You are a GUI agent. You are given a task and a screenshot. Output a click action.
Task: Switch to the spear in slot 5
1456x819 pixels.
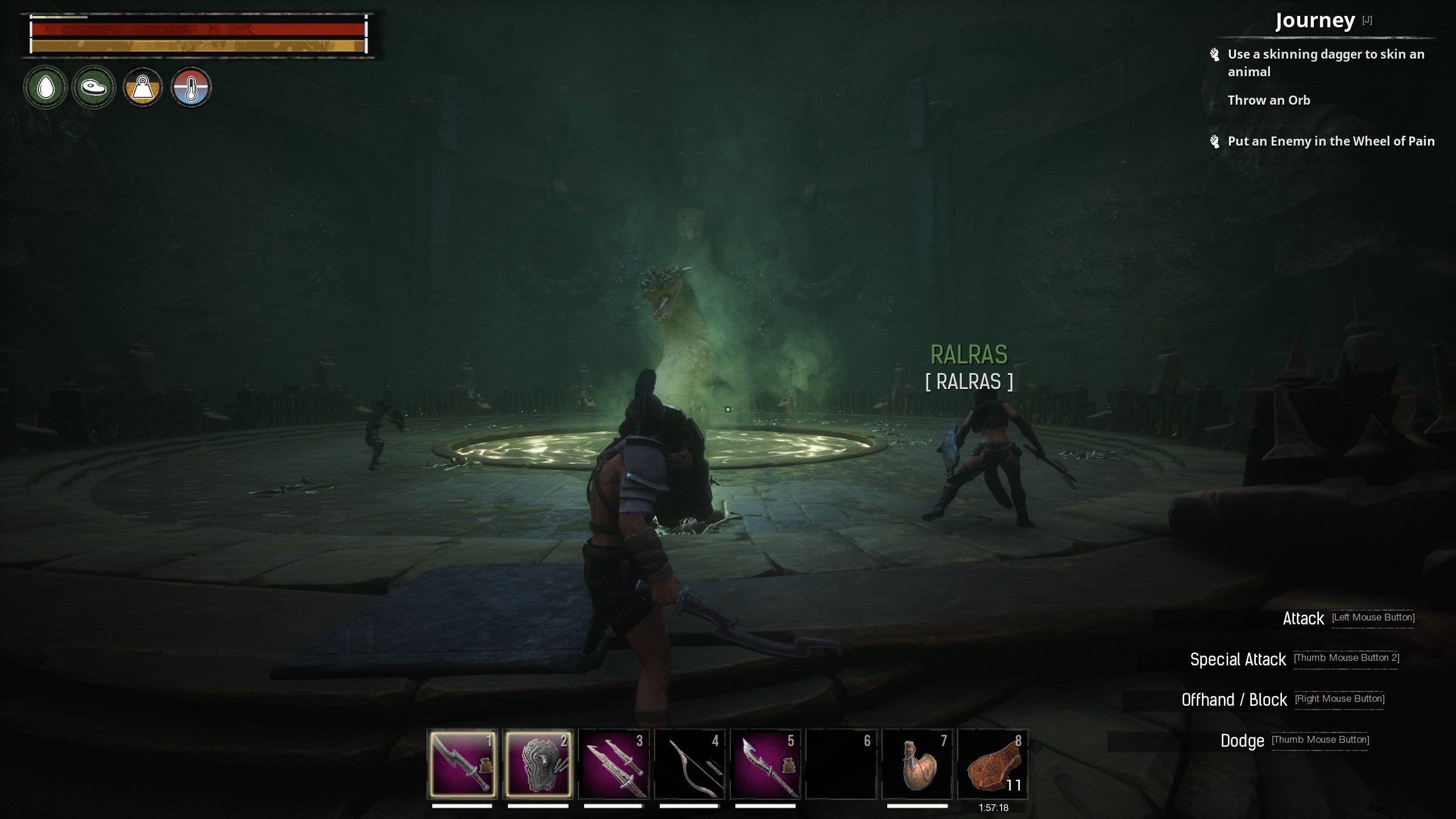click(766, 764)
